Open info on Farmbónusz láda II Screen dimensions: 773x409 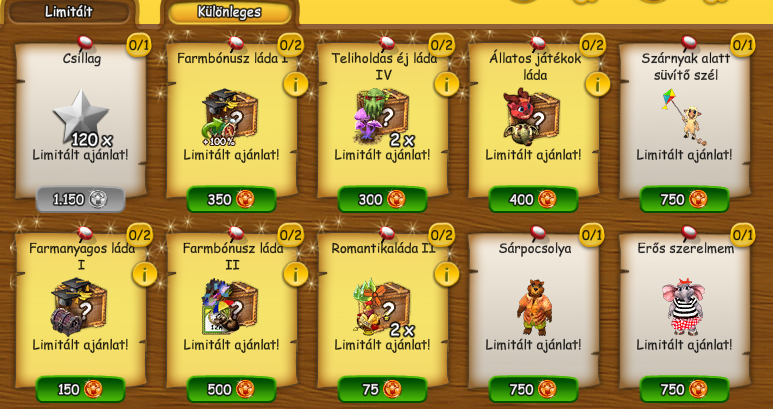pyautogui.click(x=295, y=274)
